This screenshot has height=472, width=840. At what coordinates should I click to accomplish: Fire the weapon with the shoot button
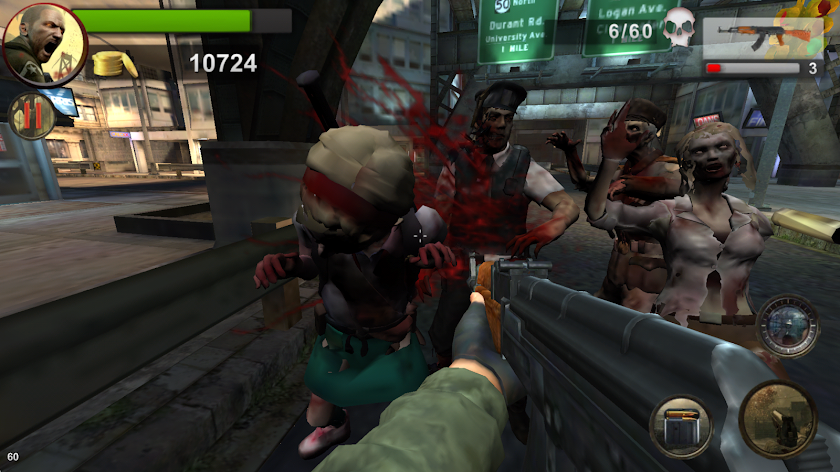(x=777, y=418)
